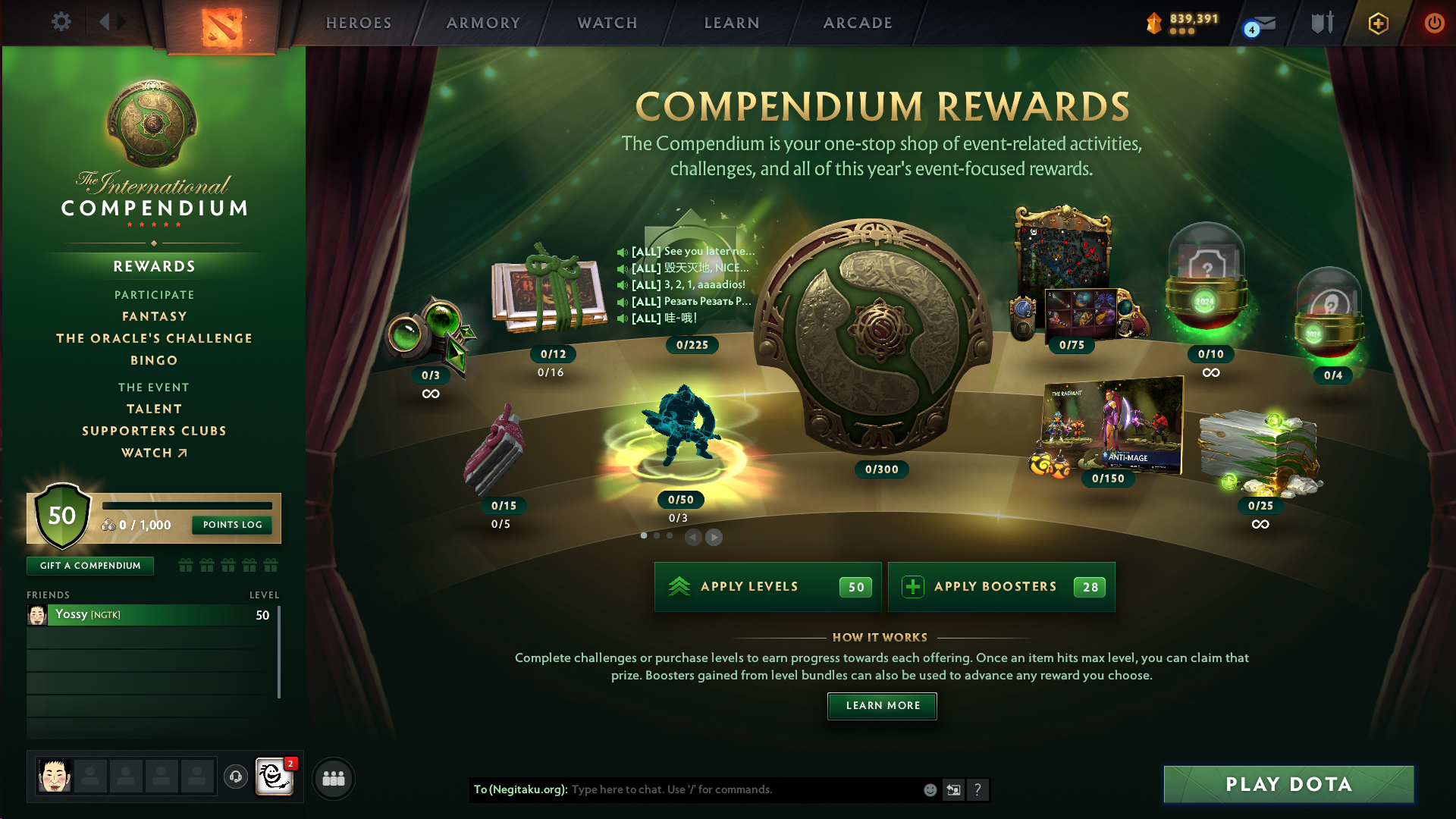Open the emoticon picker beside the chat box
Image resolution: width=1456 pixels, height=819 pixels.
pos(930,789)
